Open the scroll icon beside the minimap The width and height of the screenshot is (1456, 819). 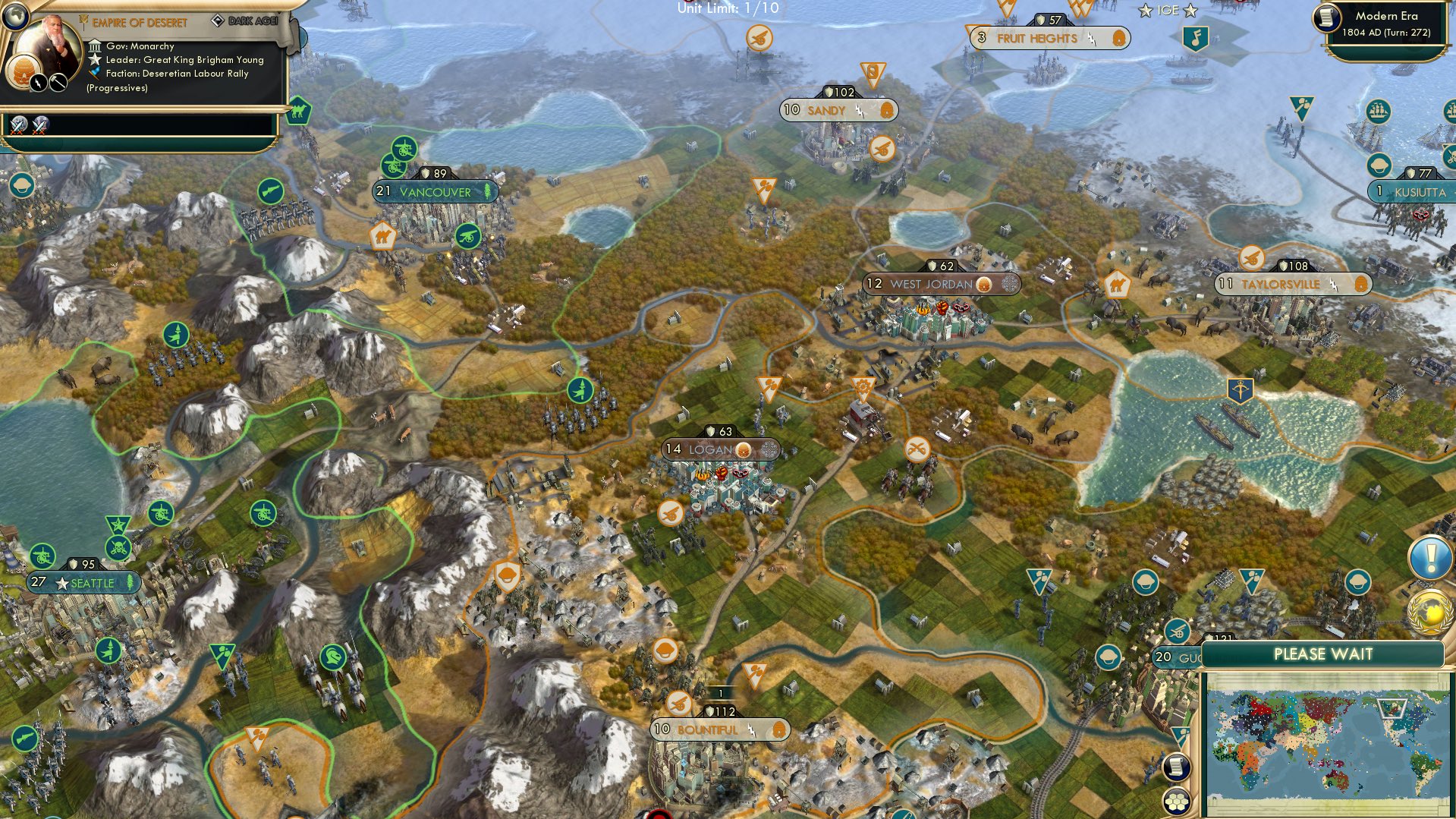click(x=1175, y=767)
